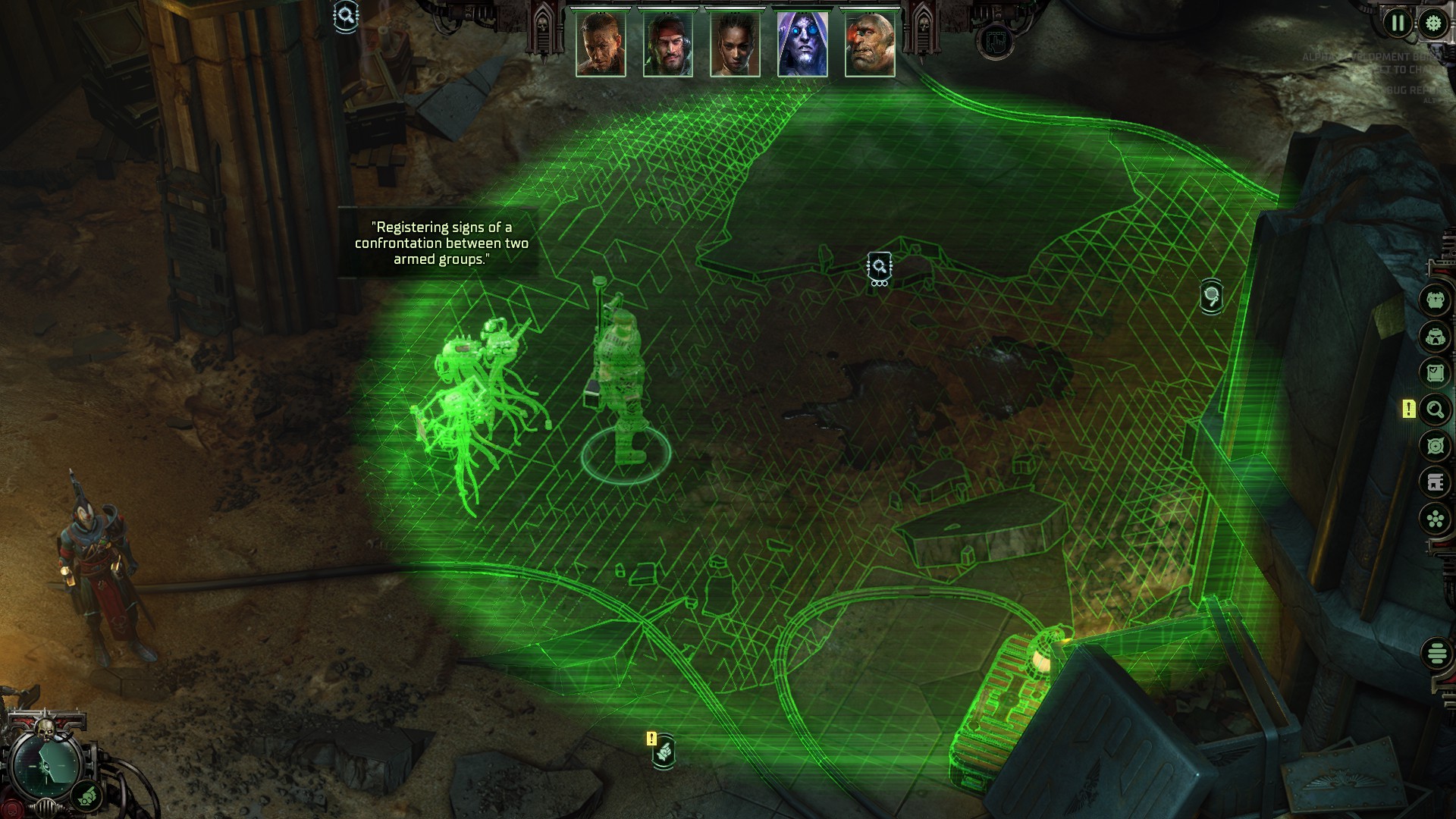Pause the game
Screen dimensions: 1456x819
(x=1398, y=23)
